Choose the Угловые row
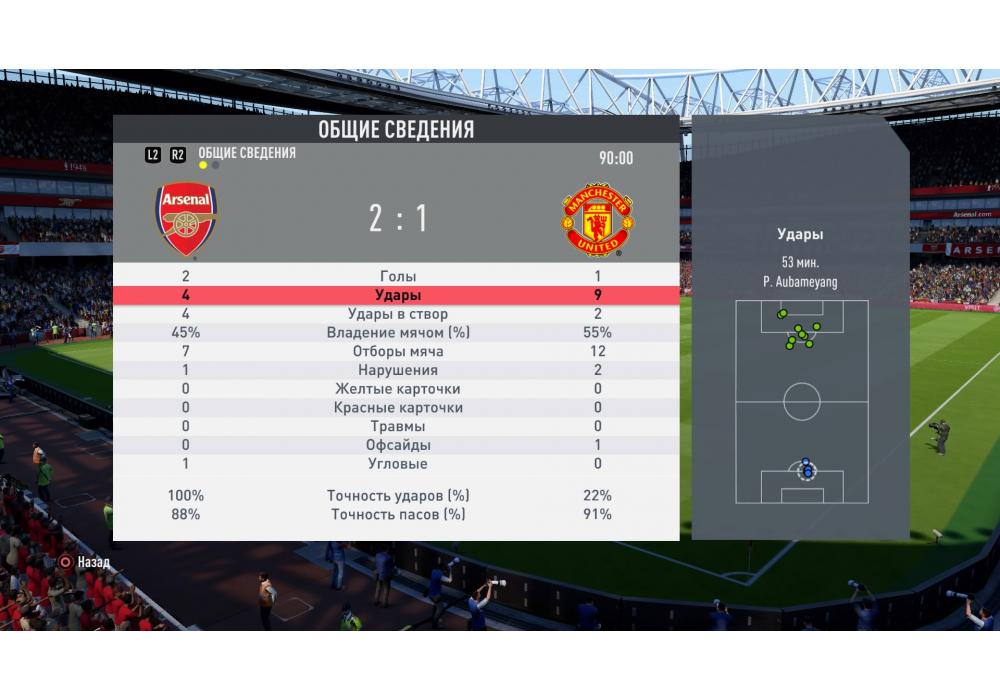Screen dimensions: 1000x700 [398, 464]
